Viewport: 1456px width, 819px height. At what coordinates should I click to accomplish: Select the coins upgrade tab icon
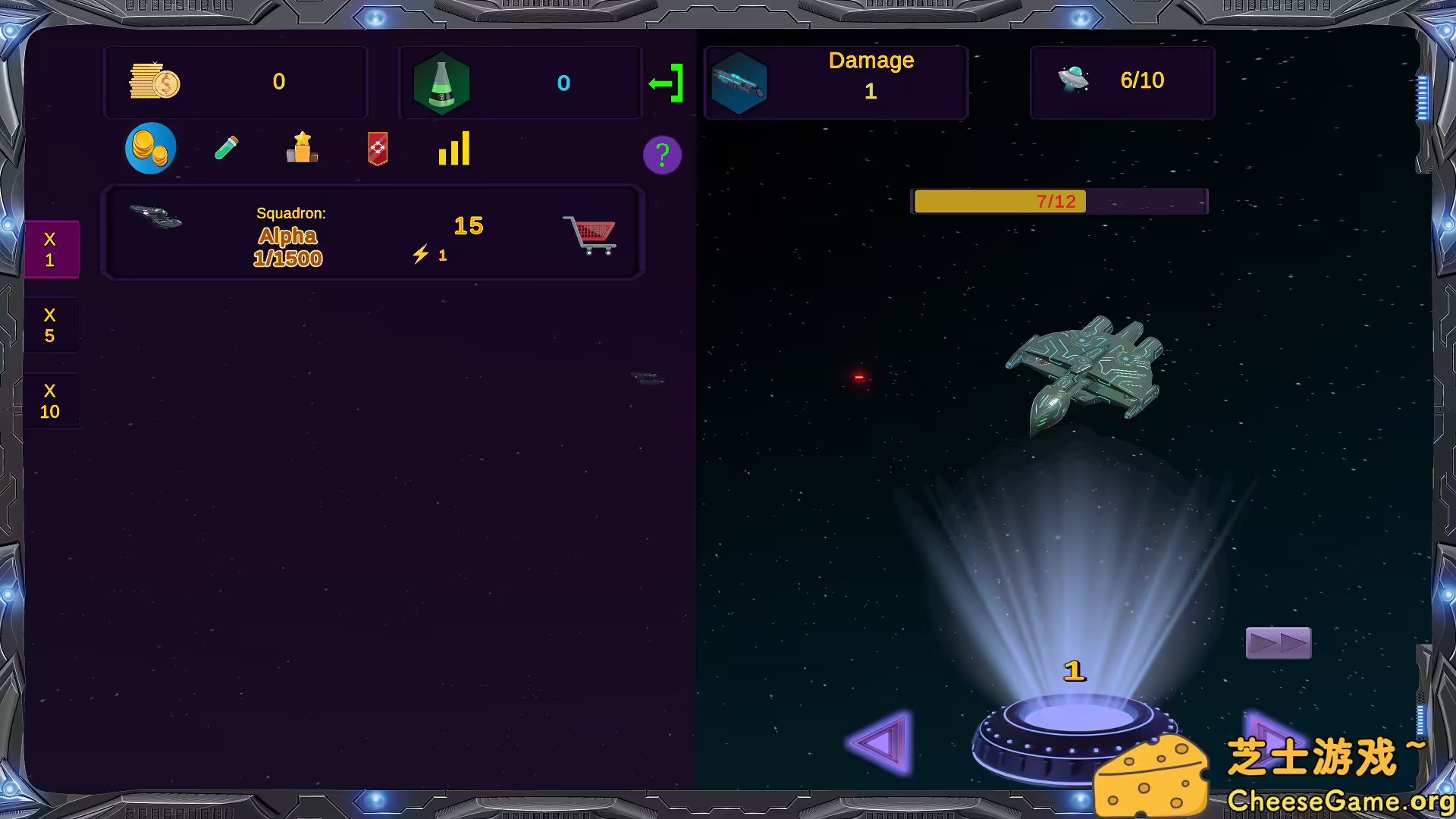[x=150, y=148]
